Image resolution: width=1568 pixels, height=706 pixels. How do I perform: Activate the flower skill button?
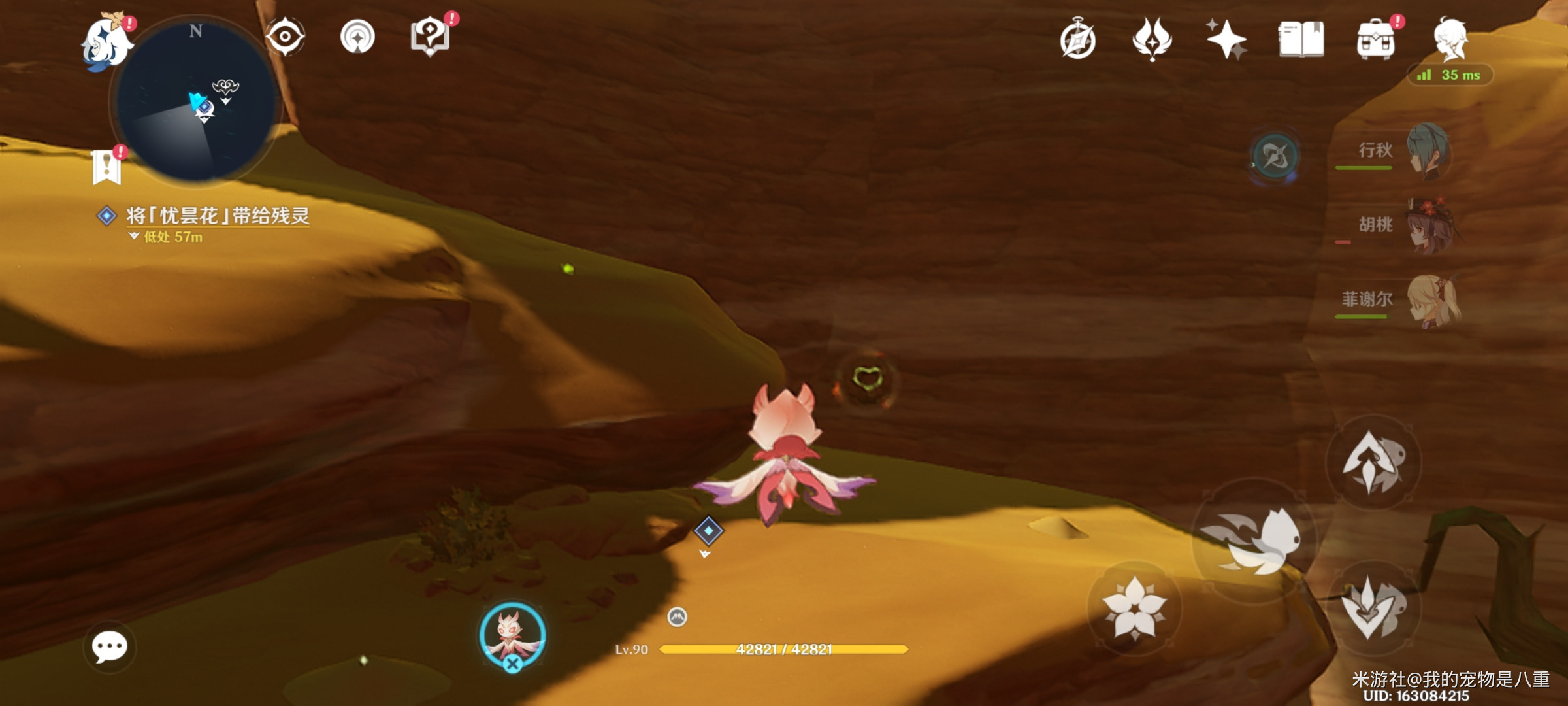point(1134,607)
